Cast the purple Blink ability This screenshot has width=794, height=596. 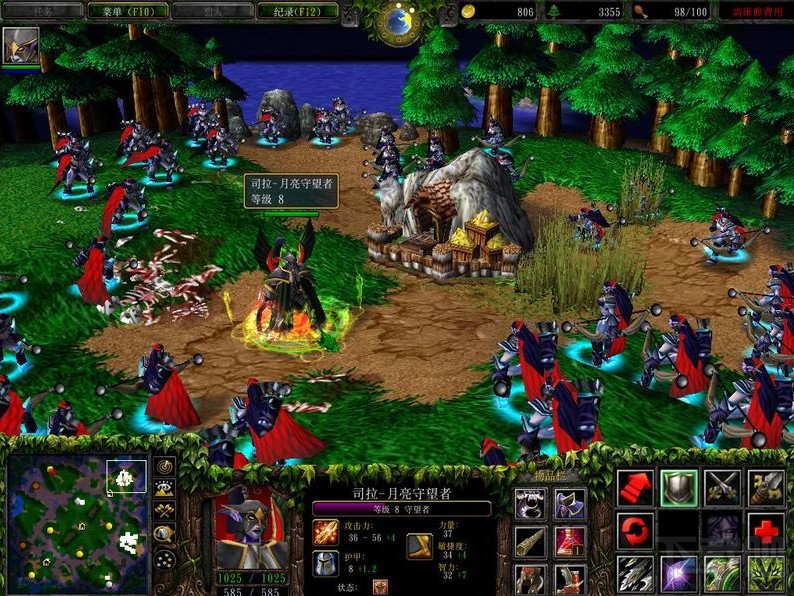tap(679, 574)
